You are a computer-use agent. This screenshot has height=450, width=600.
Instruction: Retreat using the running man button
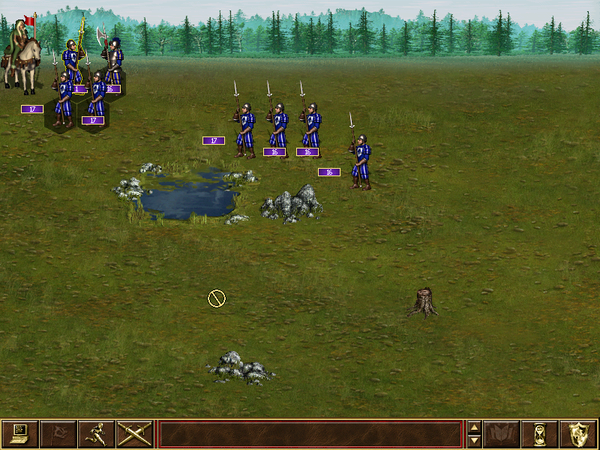click(x=96, y=434)
